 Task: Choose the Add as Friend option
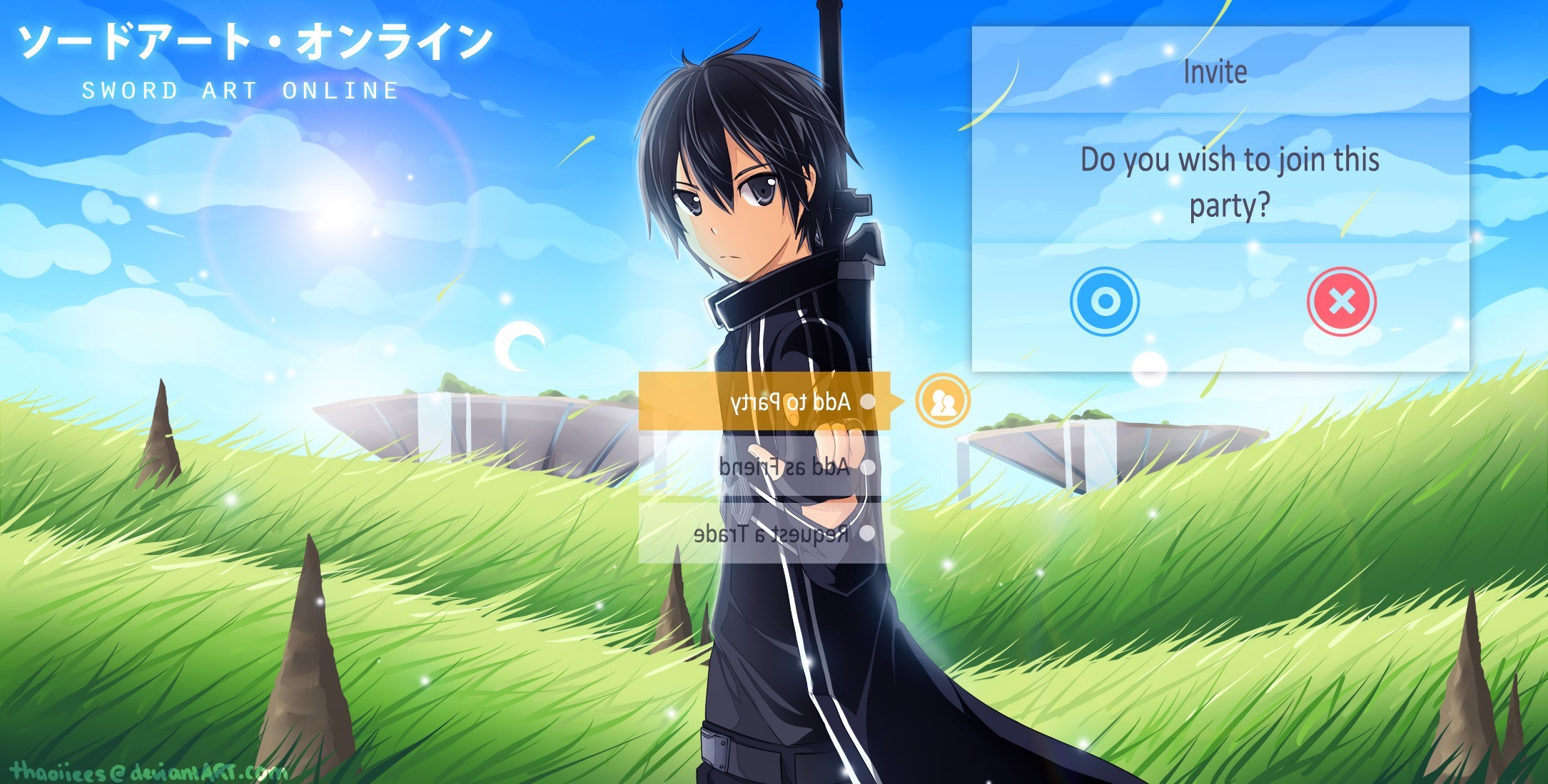tap(764, 467)
